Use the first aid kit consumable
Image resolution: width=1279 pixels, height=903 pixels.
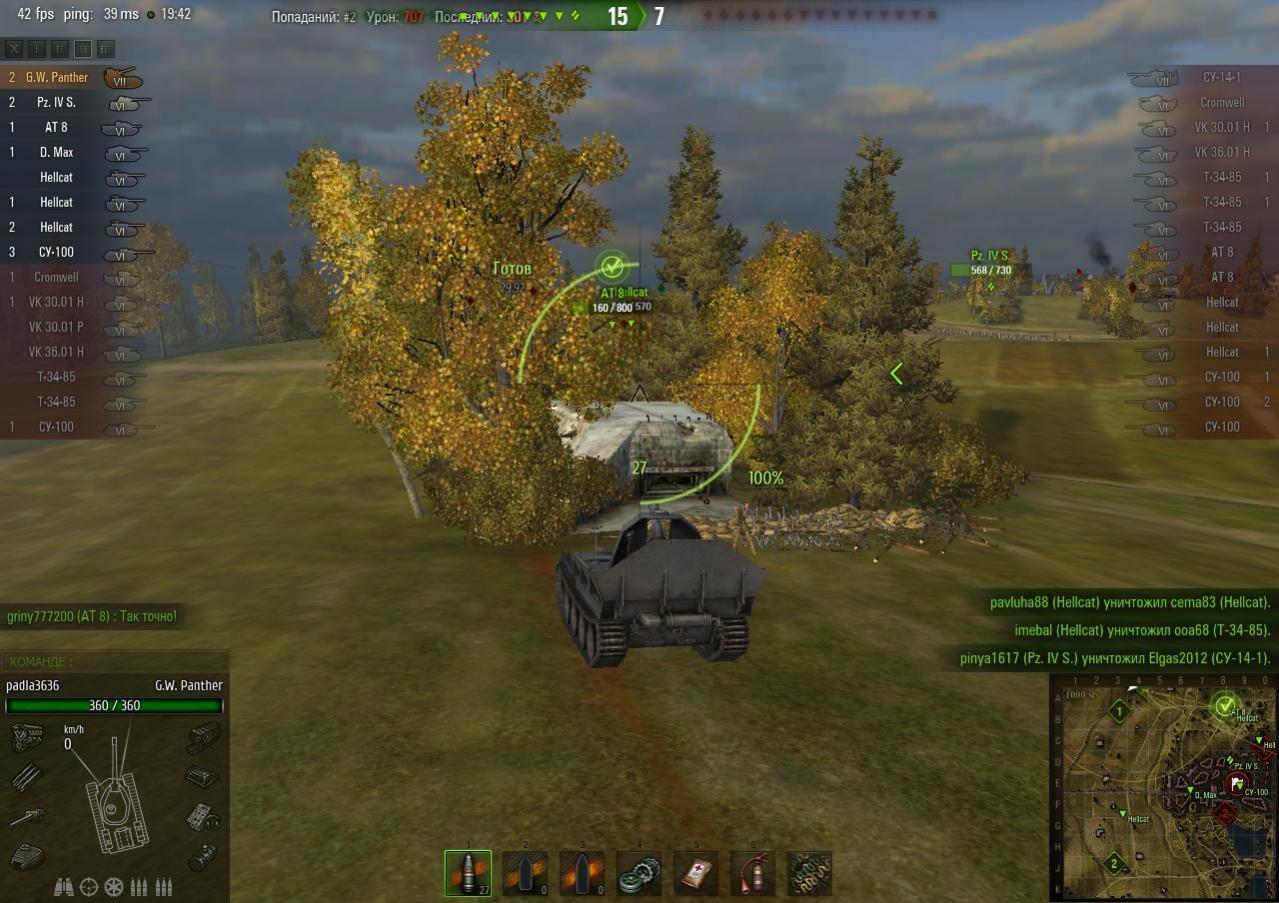point(695,873)
